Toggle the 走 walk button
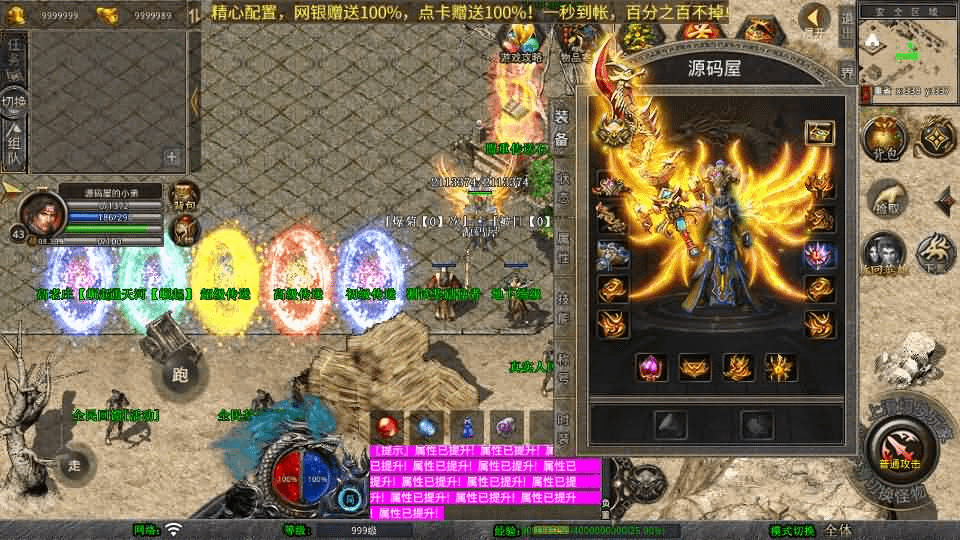This screenshot has height=540, width=960. pyautogui.click(x=75, y=465)
